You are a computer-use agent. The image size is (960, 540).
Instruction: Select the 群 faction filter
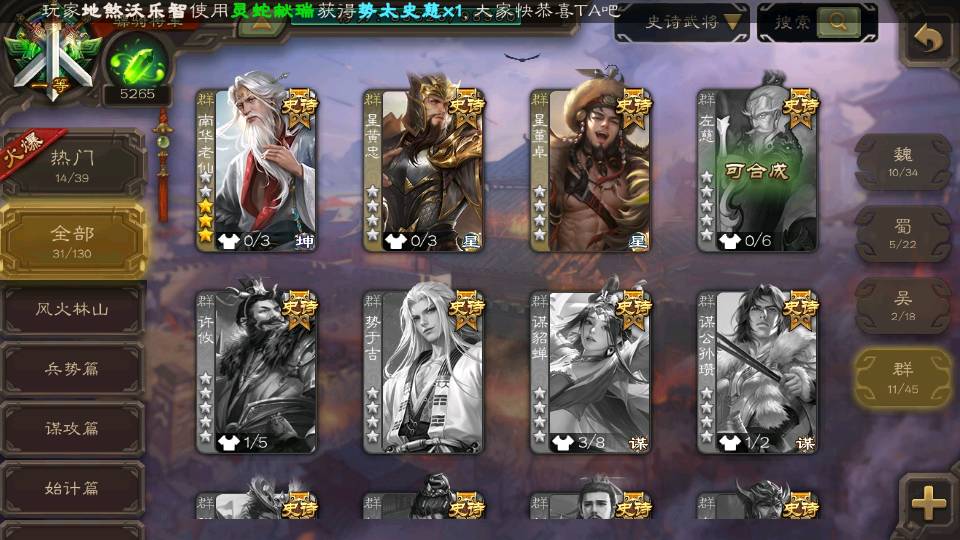[902, 378]
